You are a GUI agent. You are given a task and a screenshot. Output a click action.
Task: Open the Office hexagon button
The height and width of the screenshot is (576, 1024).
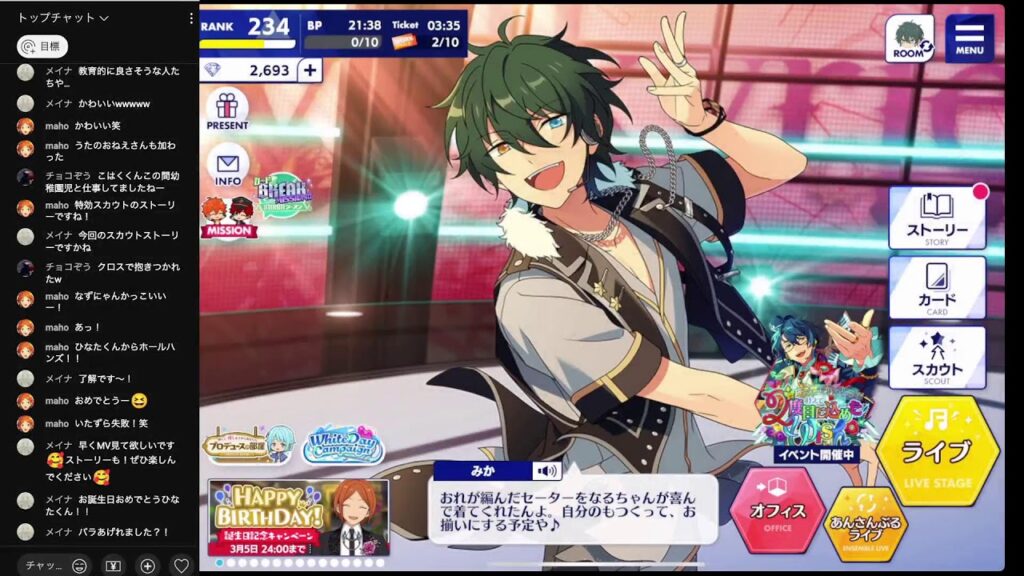pyautogui.click(x=778, y=511)
